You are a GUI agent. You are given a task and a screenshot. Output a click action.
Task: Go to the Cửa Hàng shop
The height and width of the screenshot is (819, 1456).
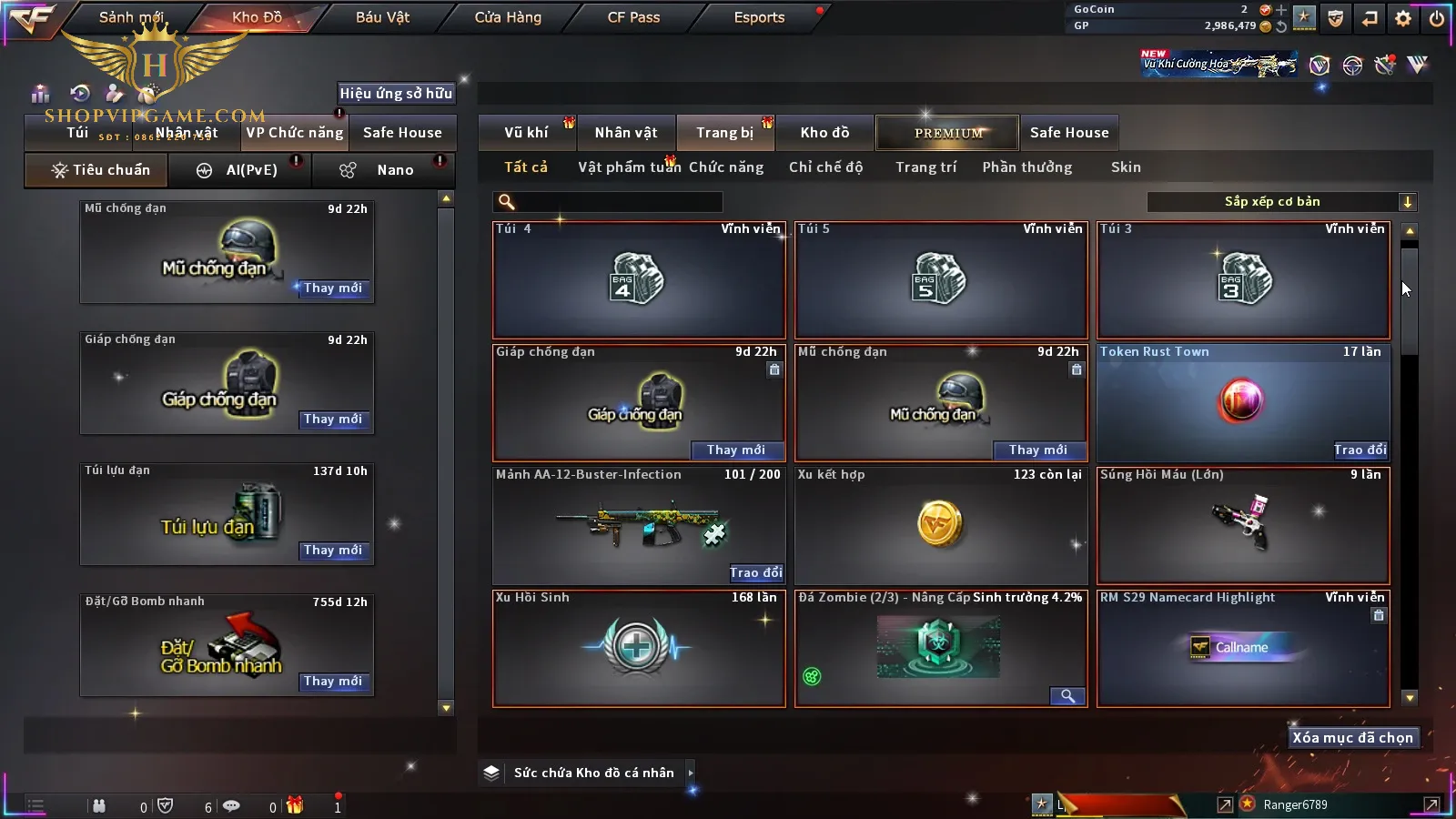click(x=508, y=17)
